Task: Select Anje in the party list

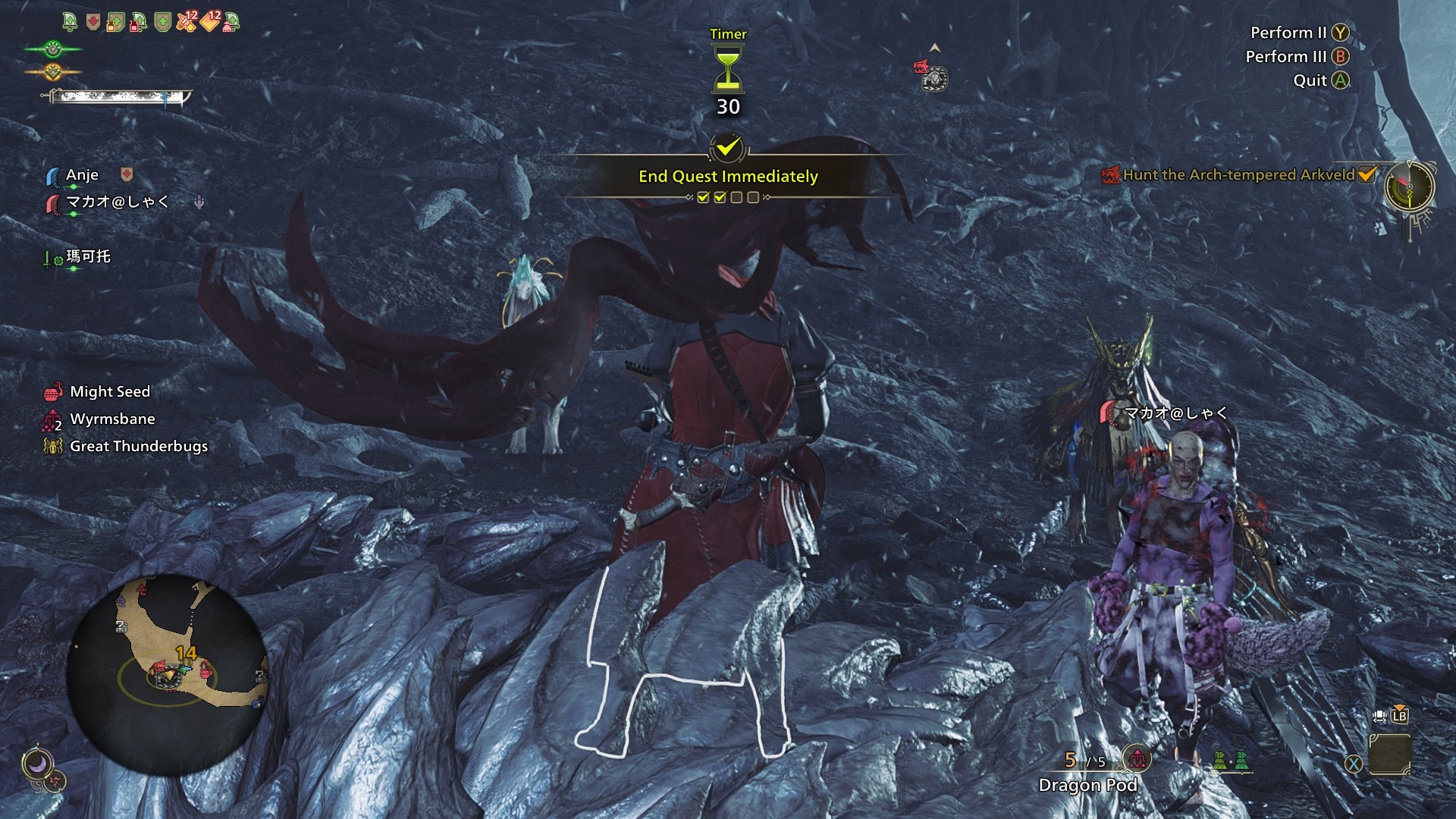Action: tap(82, 175)
